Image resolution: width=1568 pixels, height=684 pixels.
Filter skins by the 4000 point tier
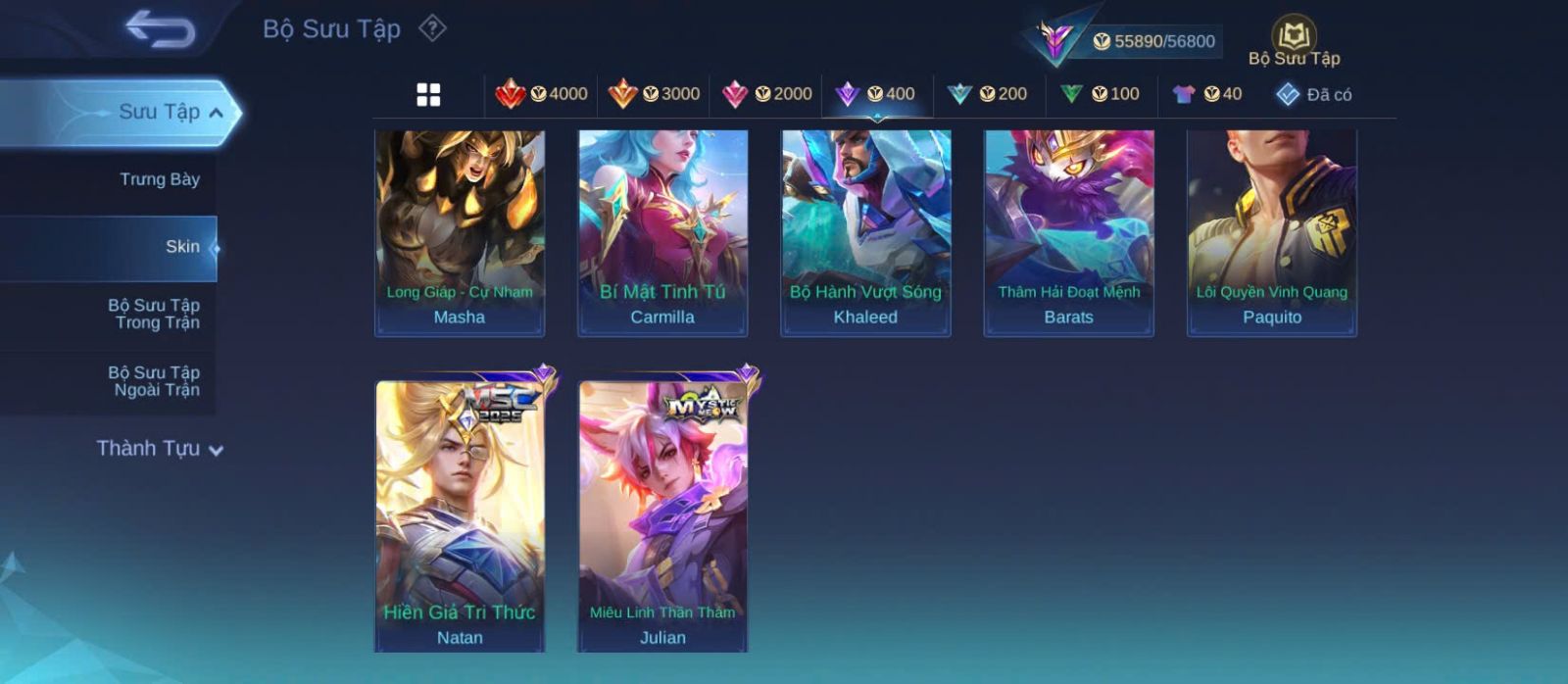[542, 94]
